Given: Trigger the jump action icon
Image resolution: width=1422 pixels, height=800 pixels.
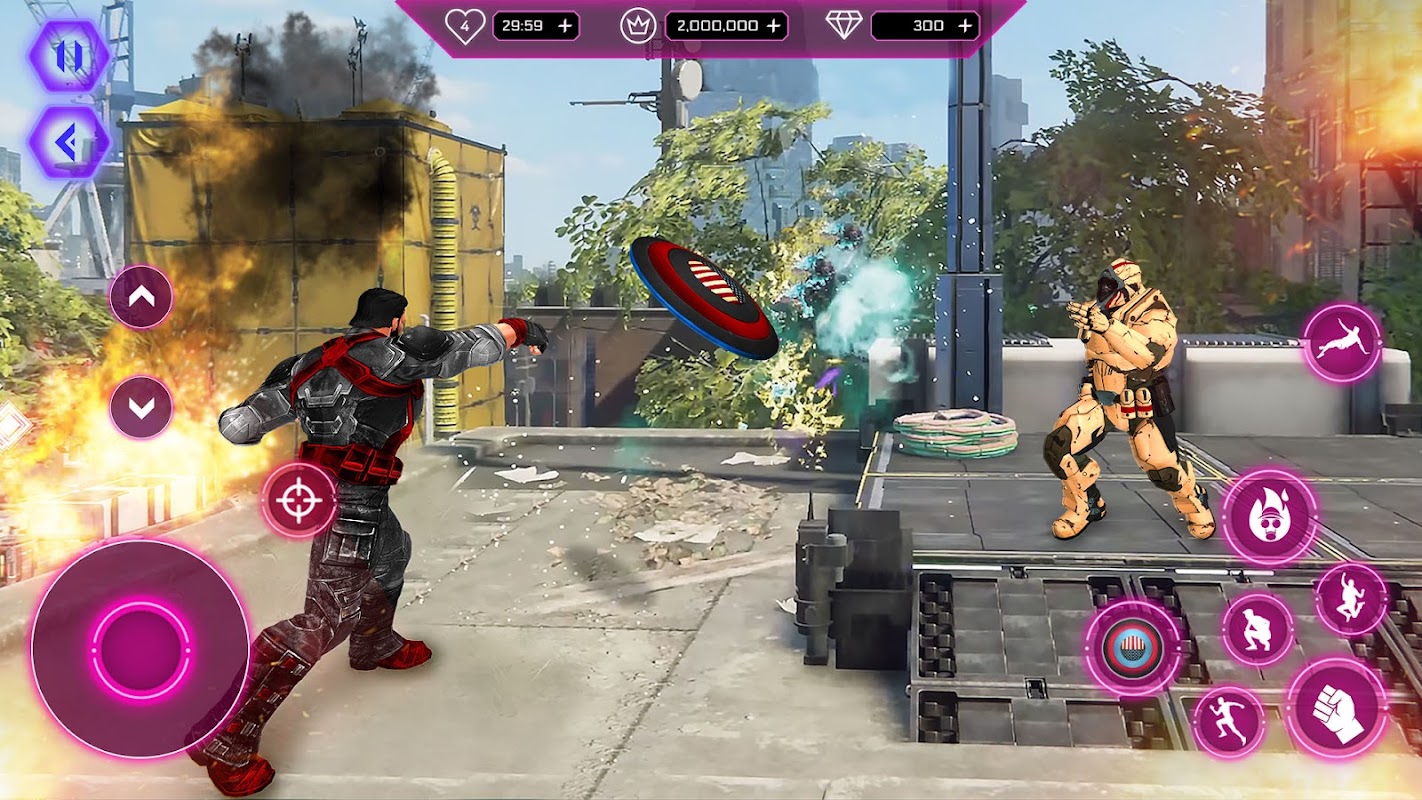Looking at the screenshot, I should 1351,599.
